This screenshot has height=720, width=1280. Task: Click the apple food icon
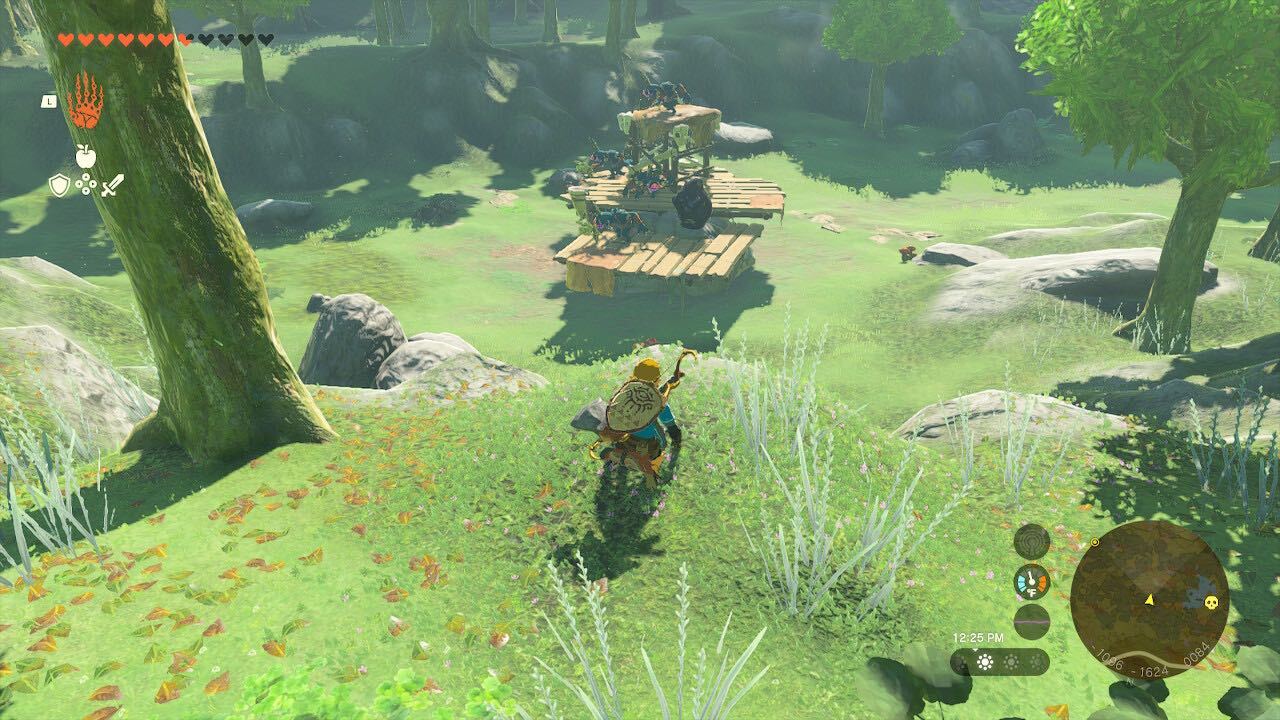click(x=86, y=156)
